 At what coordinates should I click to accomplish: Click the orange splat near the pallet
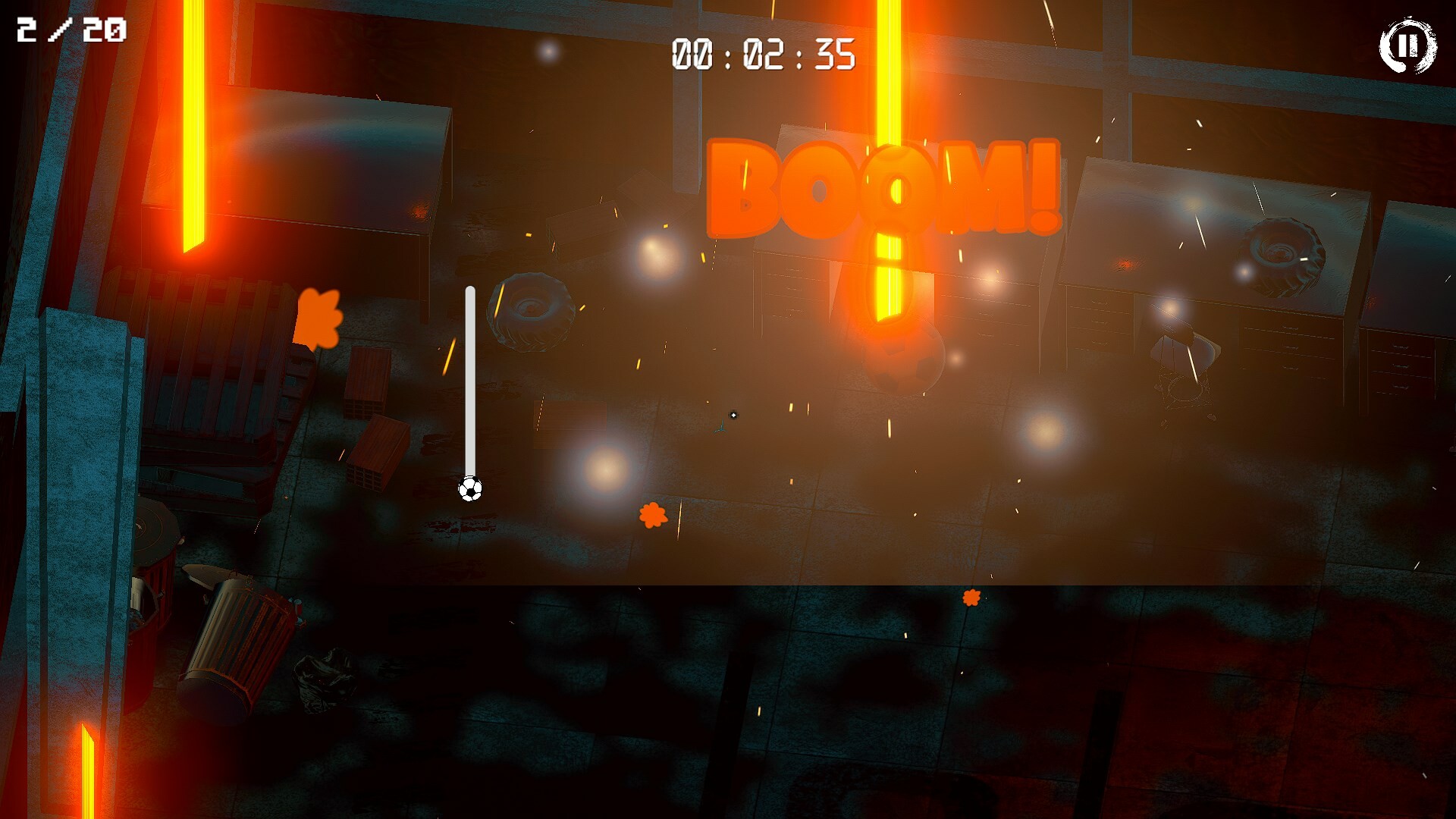[x=318, y=318]
